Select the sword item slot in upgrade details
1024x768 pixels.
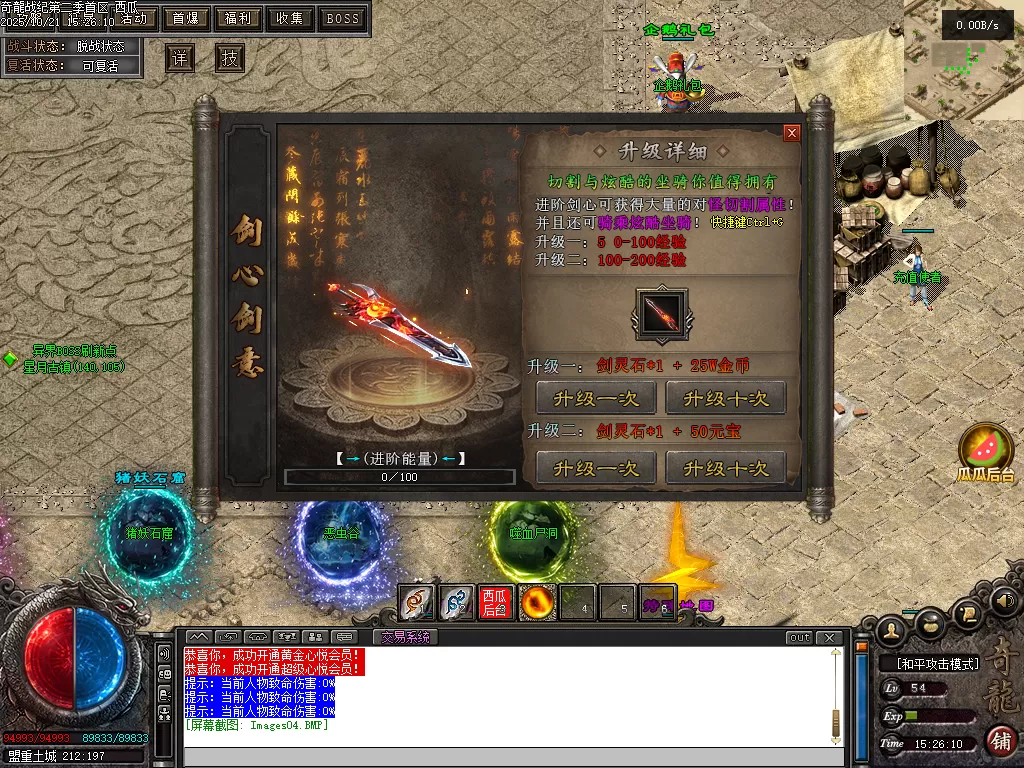pyautogui.click(x=661, y=314)
